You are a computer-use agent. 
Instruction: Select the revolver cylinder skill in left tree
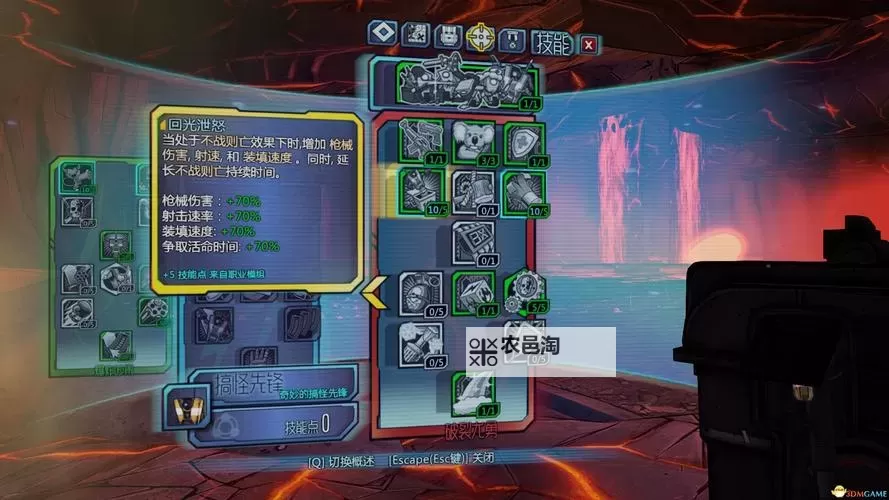pos(150,311)
